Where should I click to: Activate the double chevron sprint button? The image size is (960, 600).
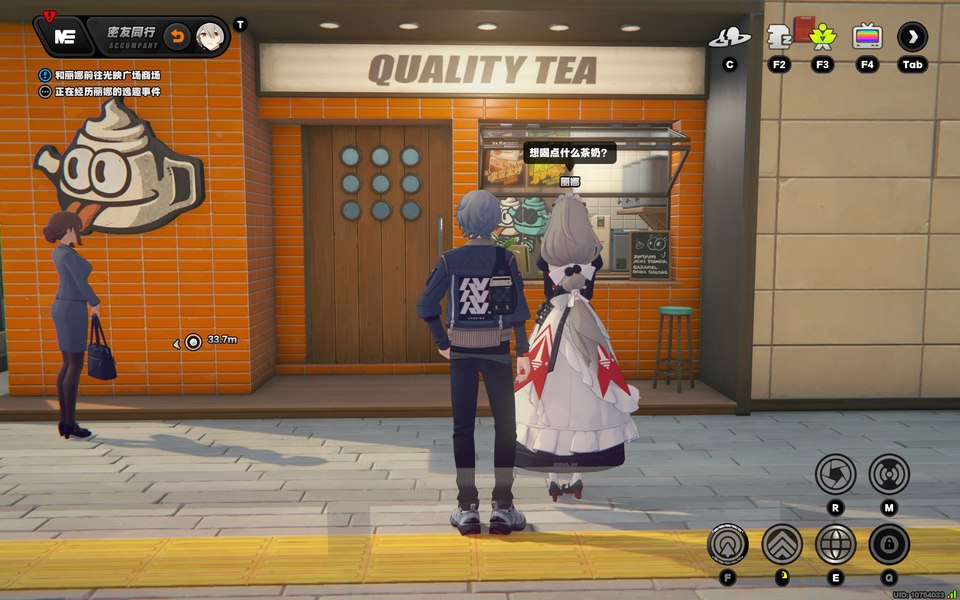[x=782, y=545]
